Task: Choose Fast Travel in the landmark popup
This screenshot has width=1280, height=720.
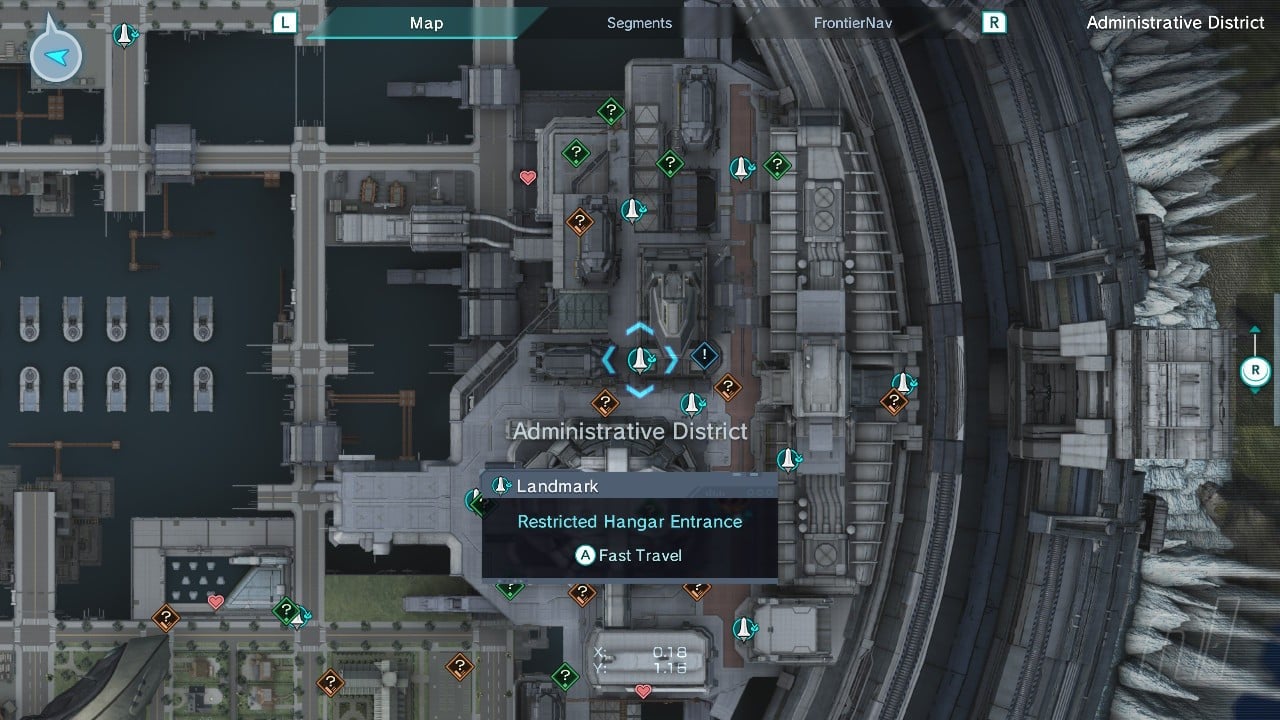Action: [629, 555]
